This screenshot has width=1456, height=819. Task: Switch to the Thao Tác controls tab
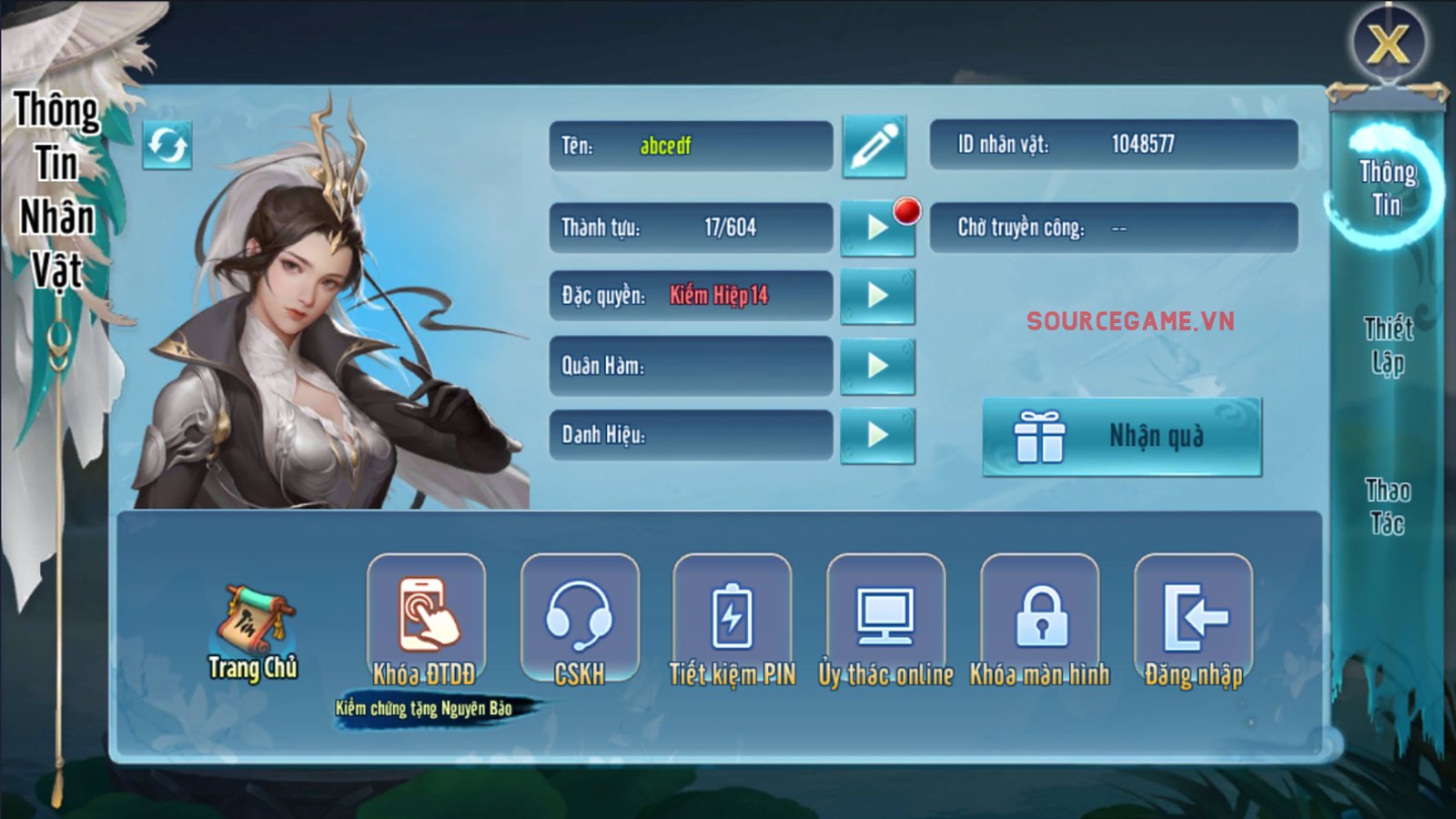point(1388,507)
